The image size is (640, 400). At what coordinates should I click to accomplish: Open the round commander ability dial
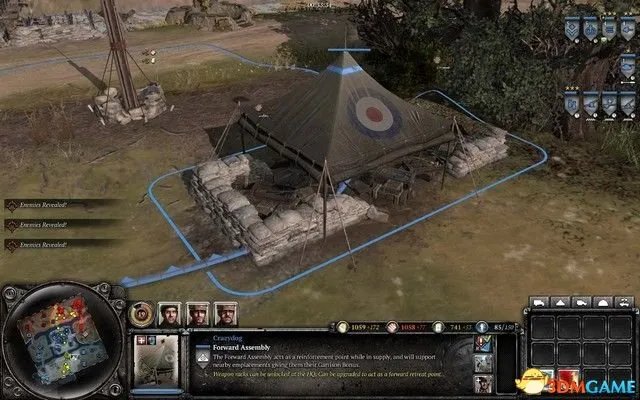(x=143, y=313)
